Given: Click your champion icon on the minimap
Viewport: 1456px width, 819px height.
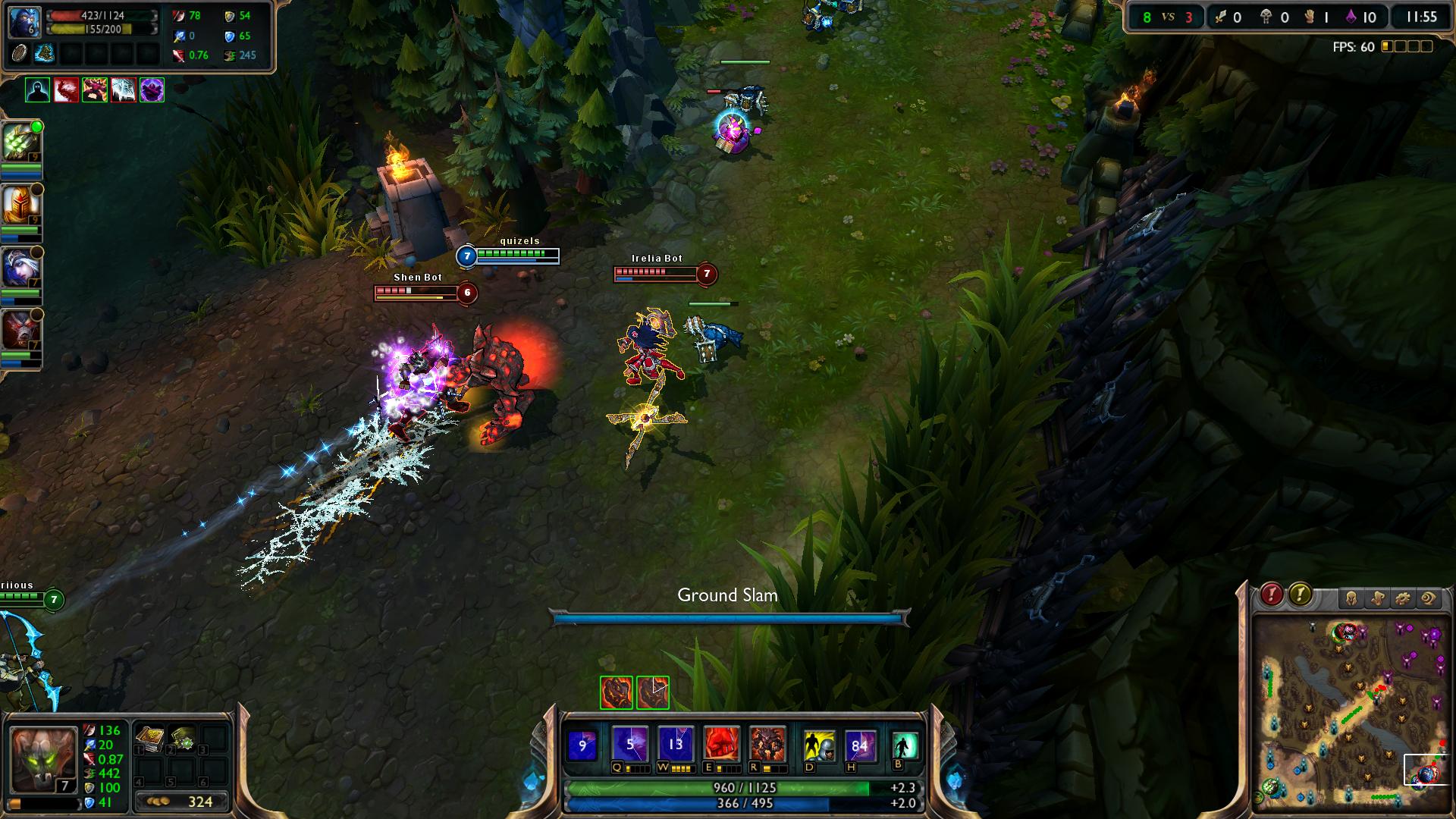Looking at the screenshot, I should [1417, 783].
